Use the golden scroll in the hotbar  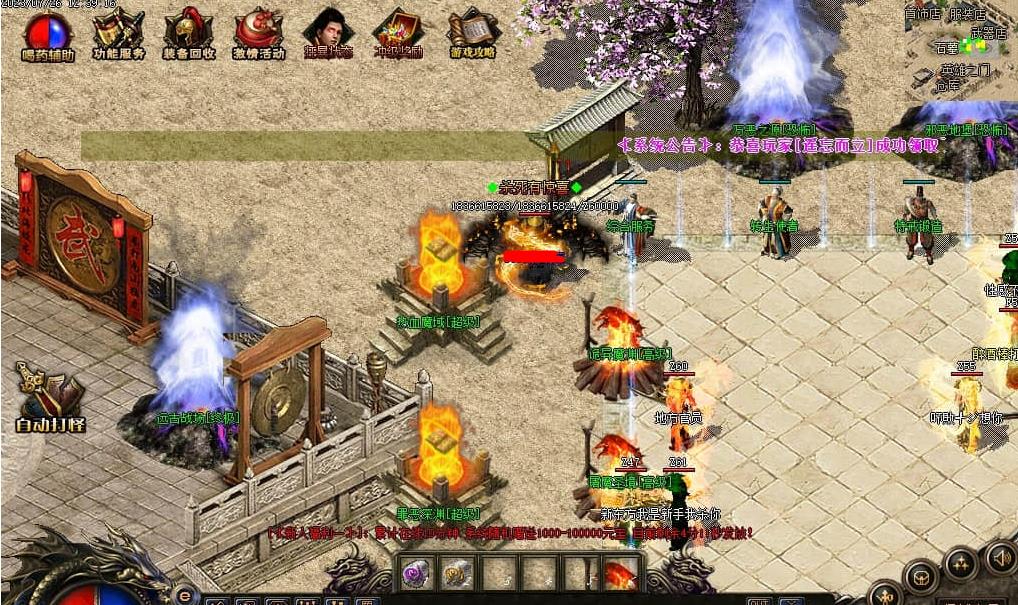pyautogui.click(x=458, y=573)
